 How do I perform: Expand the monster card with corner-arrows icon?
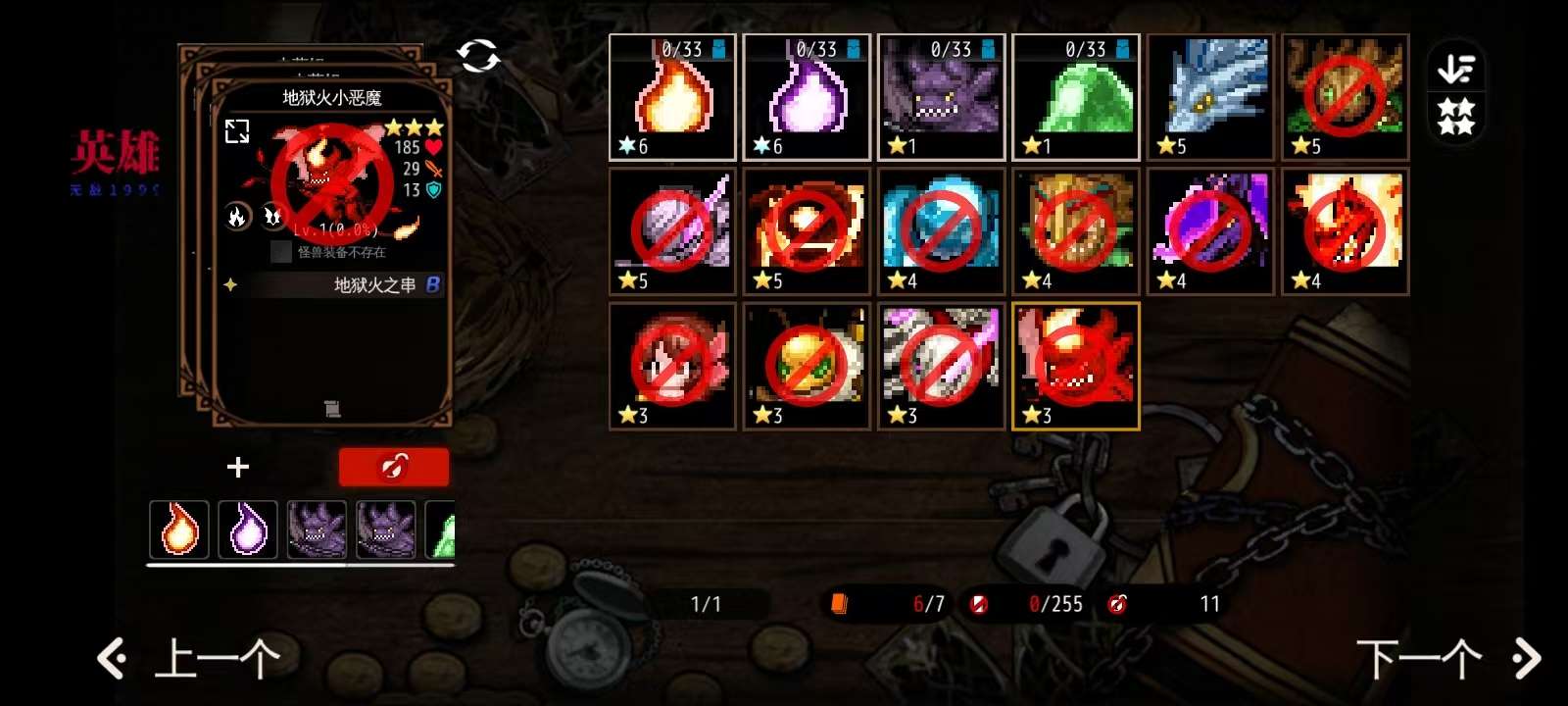click(x=237, y=131)
